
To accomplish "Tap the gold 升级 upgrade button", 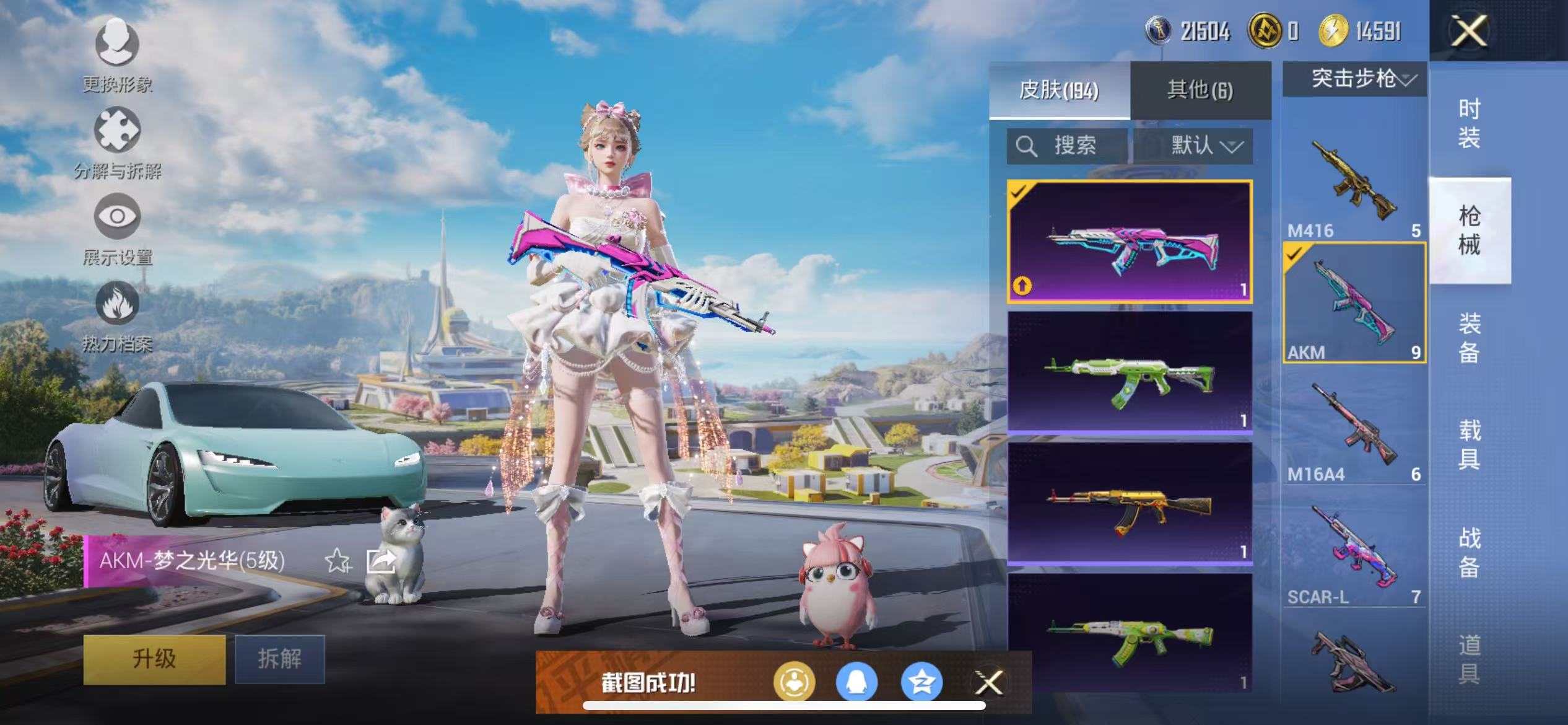I will 154,659.
